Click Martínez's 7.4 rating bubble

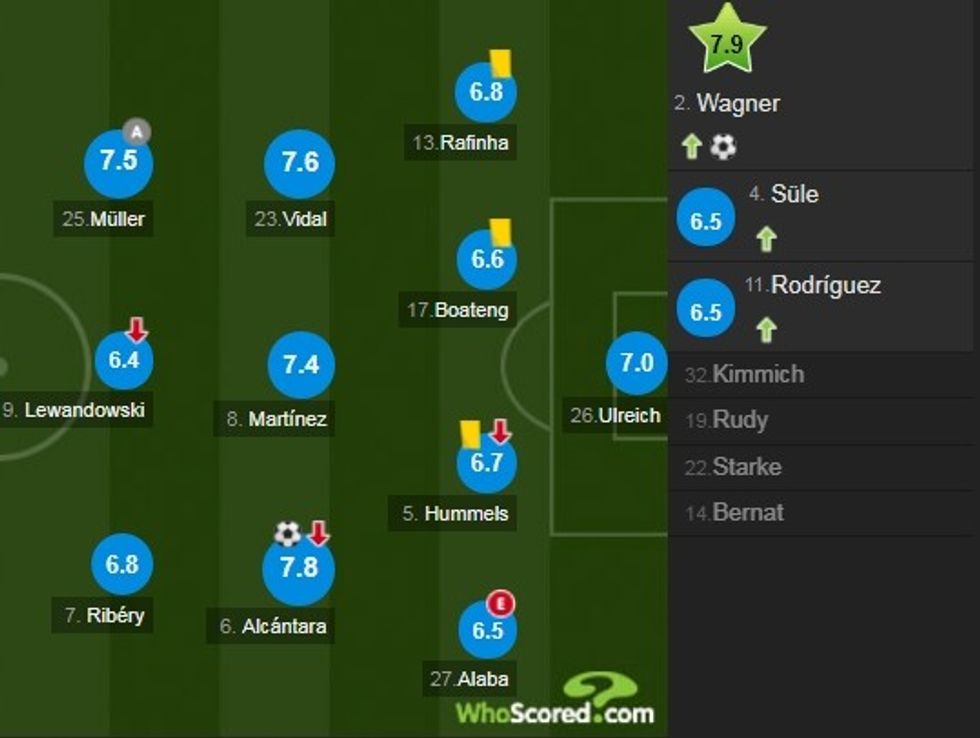click(300, 365)
